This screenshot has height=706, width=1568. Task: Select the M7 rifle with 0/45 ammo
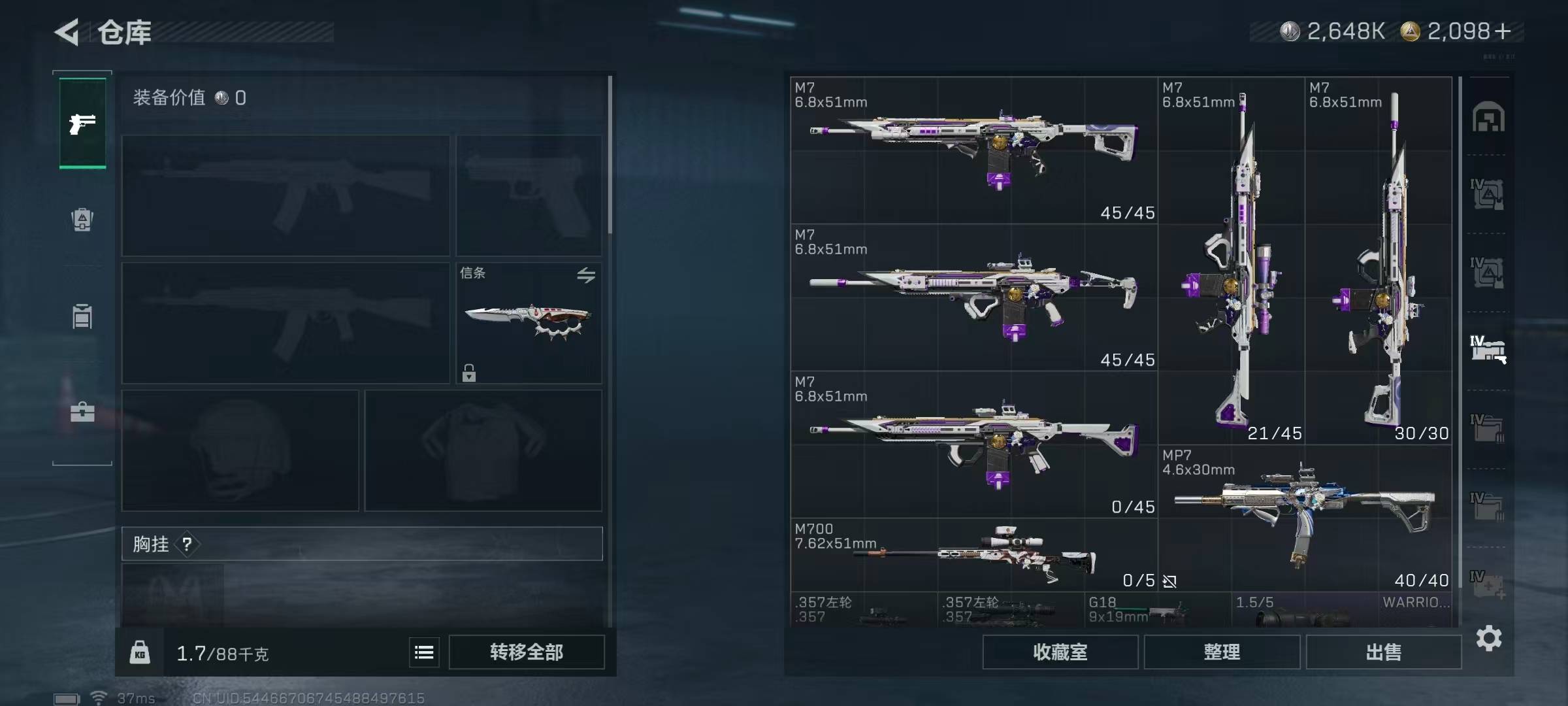coord(973,445)
